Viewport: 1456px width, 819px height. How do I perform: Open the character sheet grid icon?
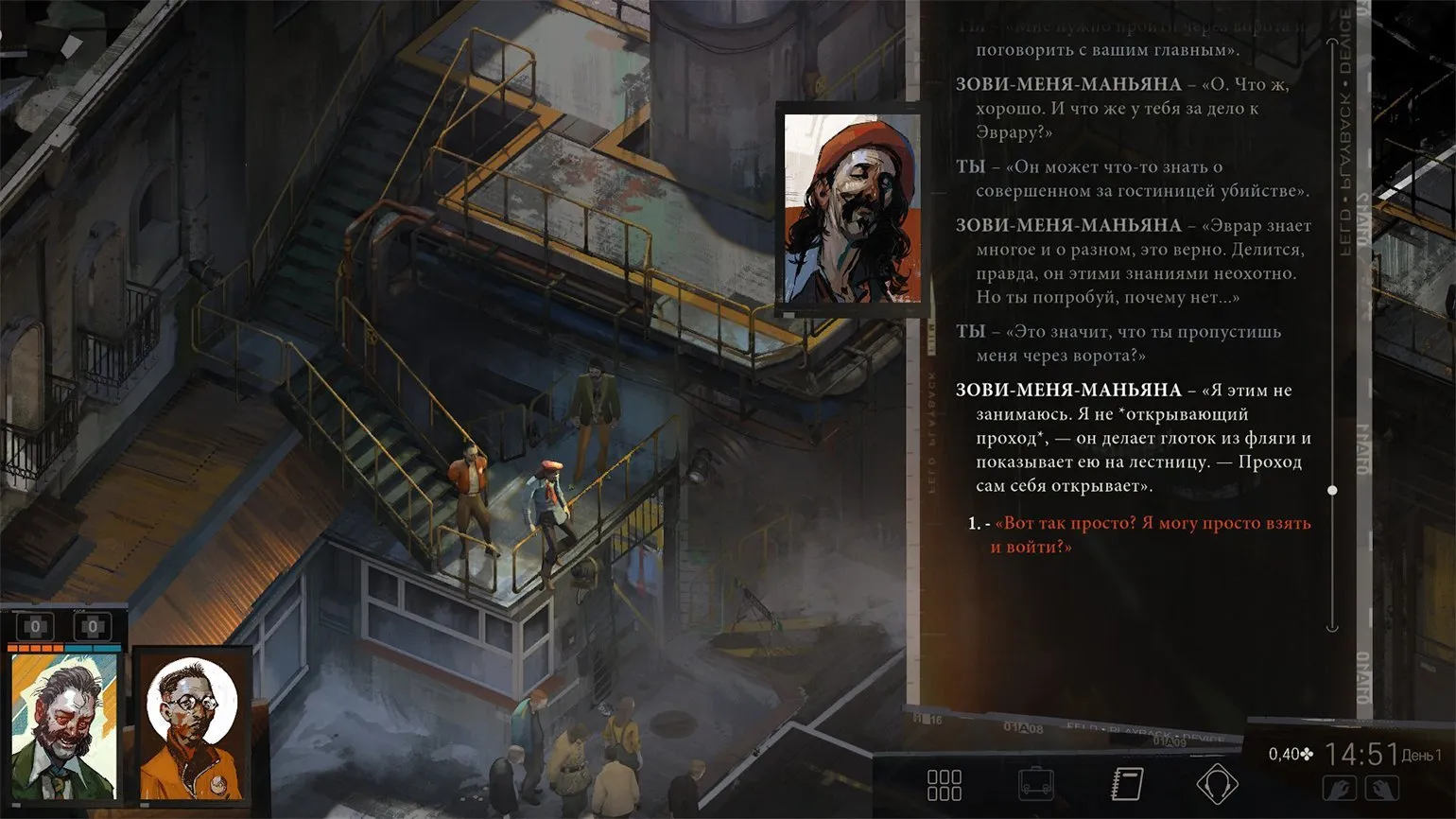(x=945, y=785)
